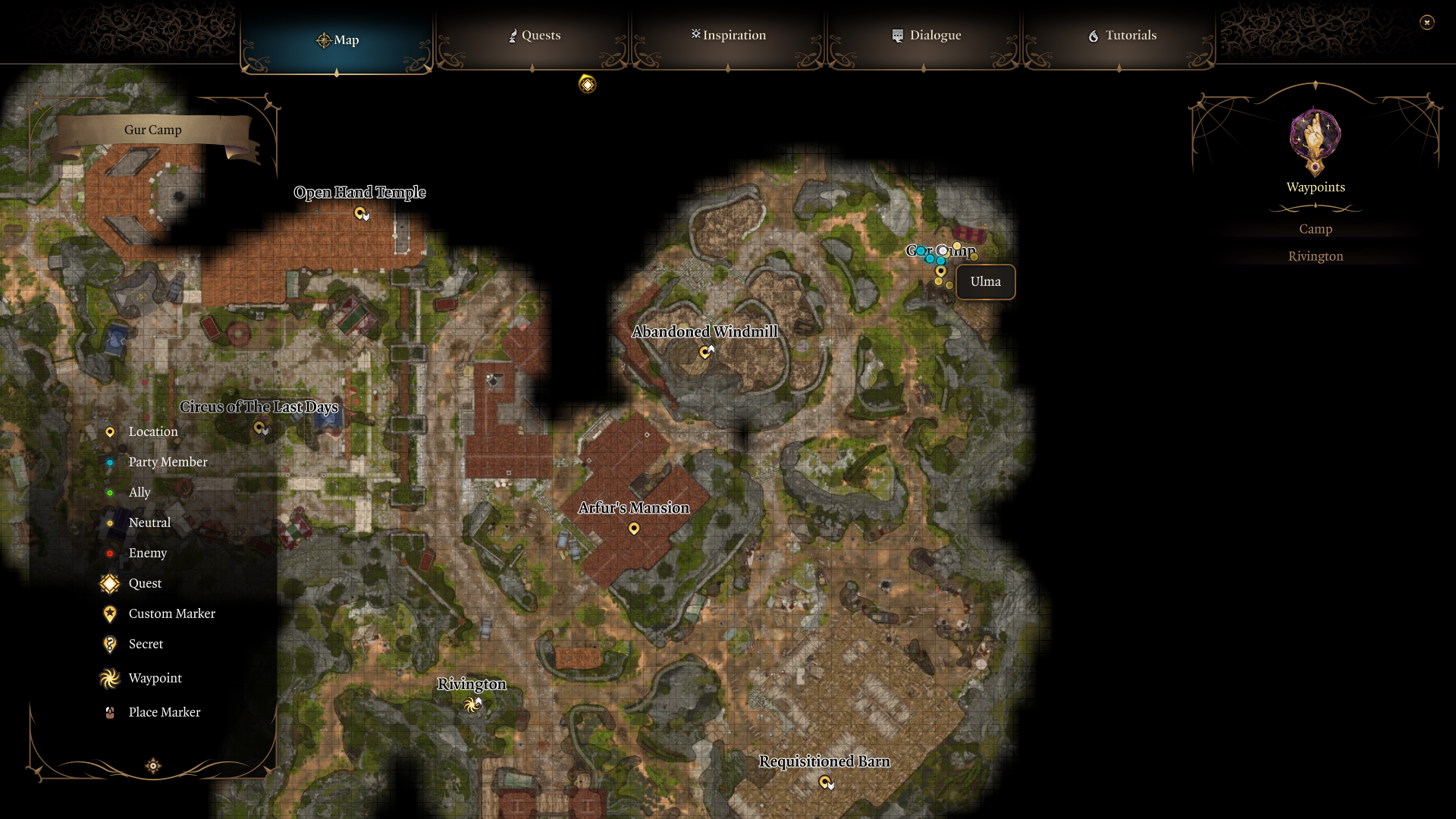Click the Place Marker icon in the legend
This screenshot has width=1456, height=819.
[110, 711]
